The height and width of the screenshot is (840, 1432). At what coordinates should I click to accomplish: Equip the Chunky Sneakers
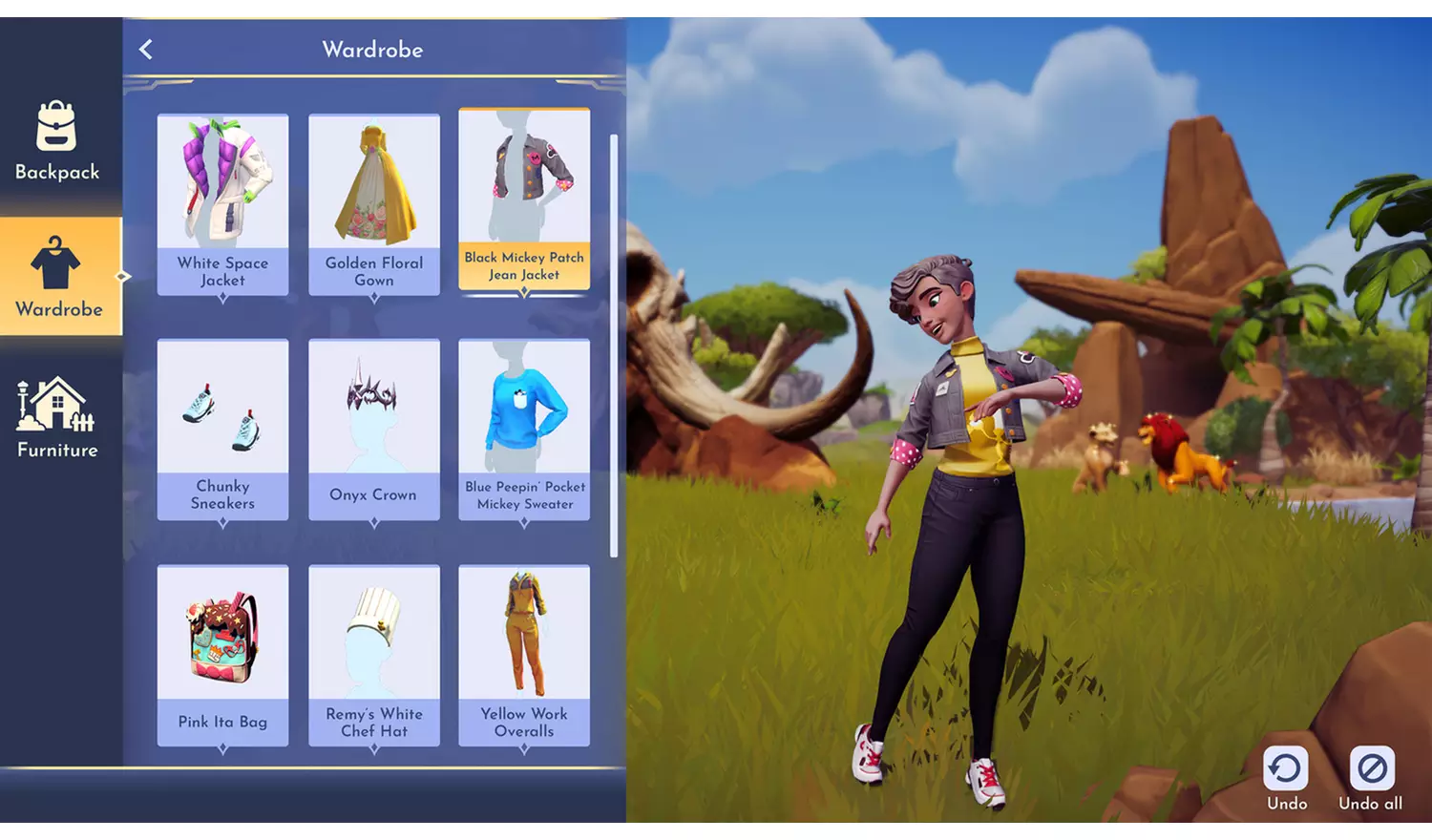coord(222,429)
